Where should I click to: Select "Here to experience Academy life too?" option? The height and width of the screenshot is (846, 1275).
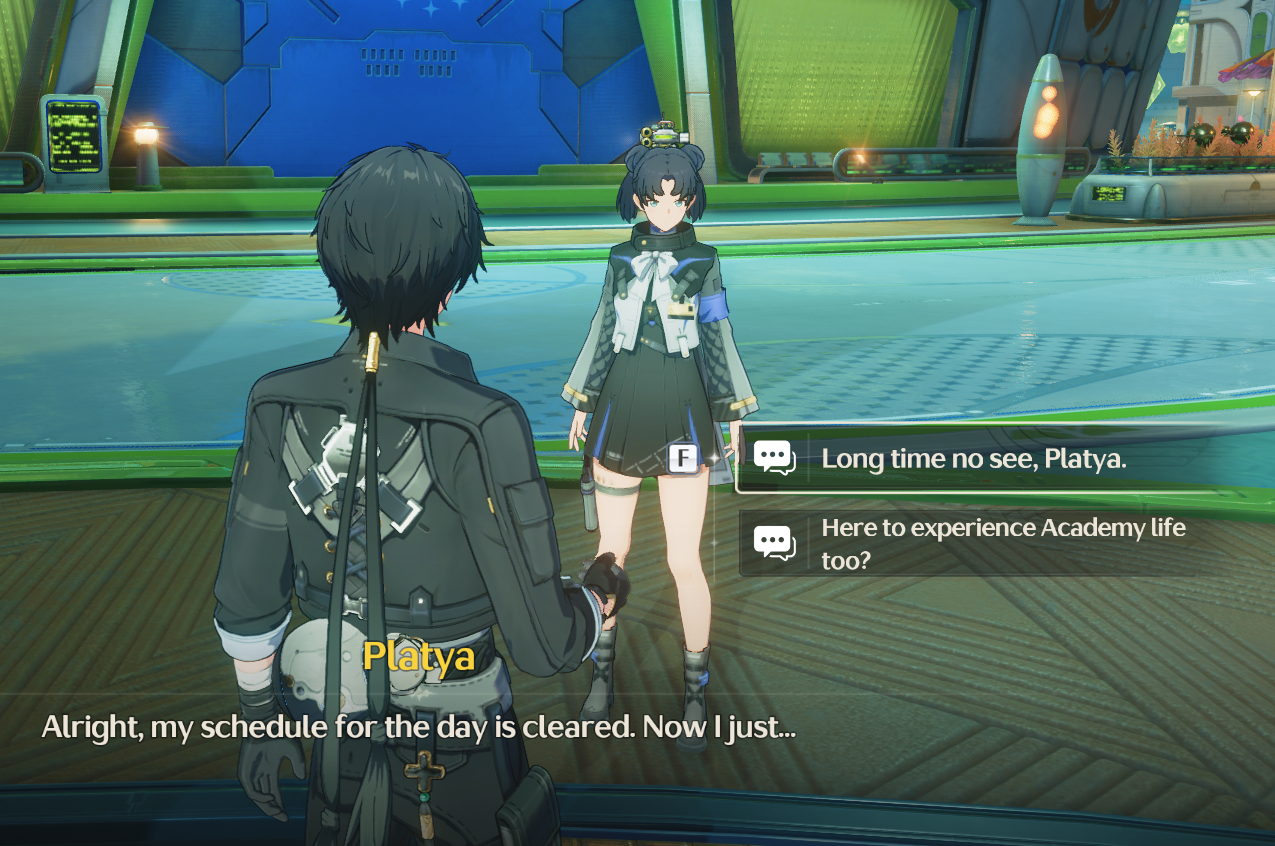tap(1002, 543)
